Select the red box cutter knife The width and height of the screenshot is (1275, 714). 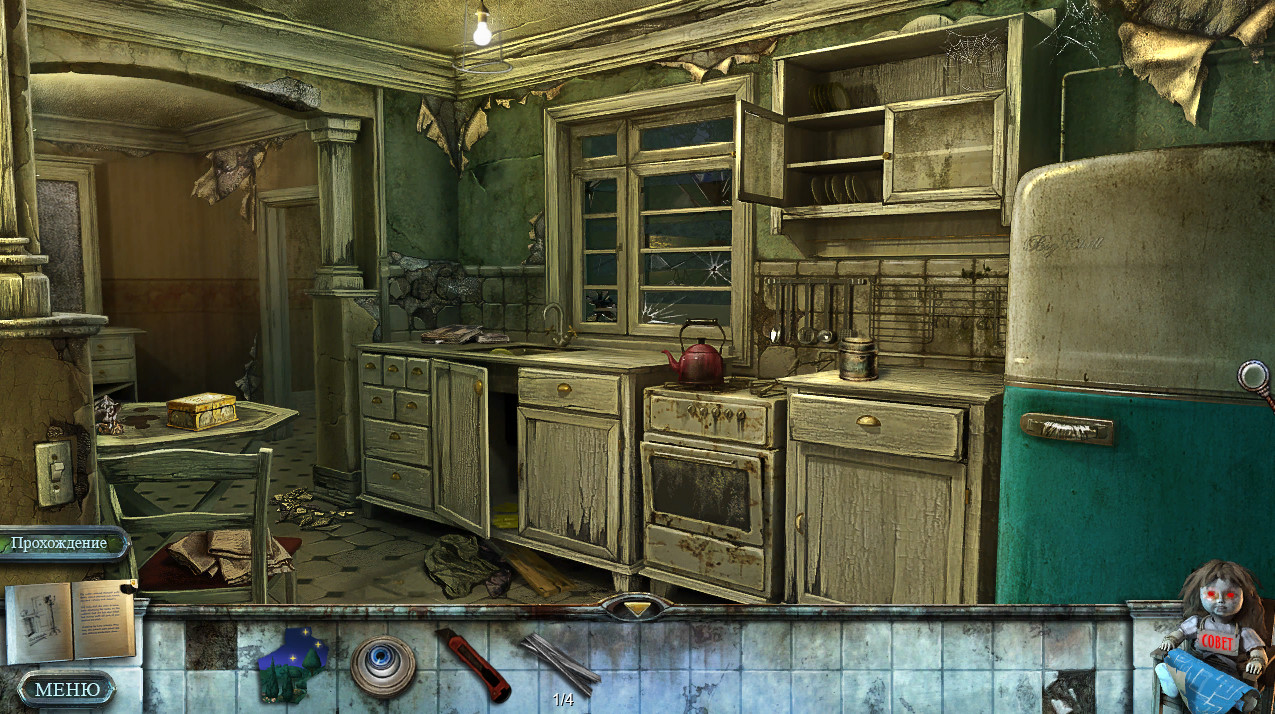coord(472,663)
